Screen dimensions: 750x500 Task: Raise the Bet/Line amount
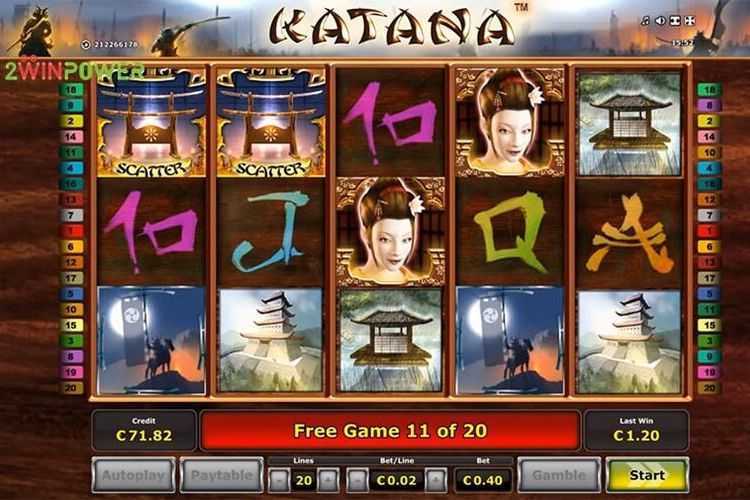(434, 479)
